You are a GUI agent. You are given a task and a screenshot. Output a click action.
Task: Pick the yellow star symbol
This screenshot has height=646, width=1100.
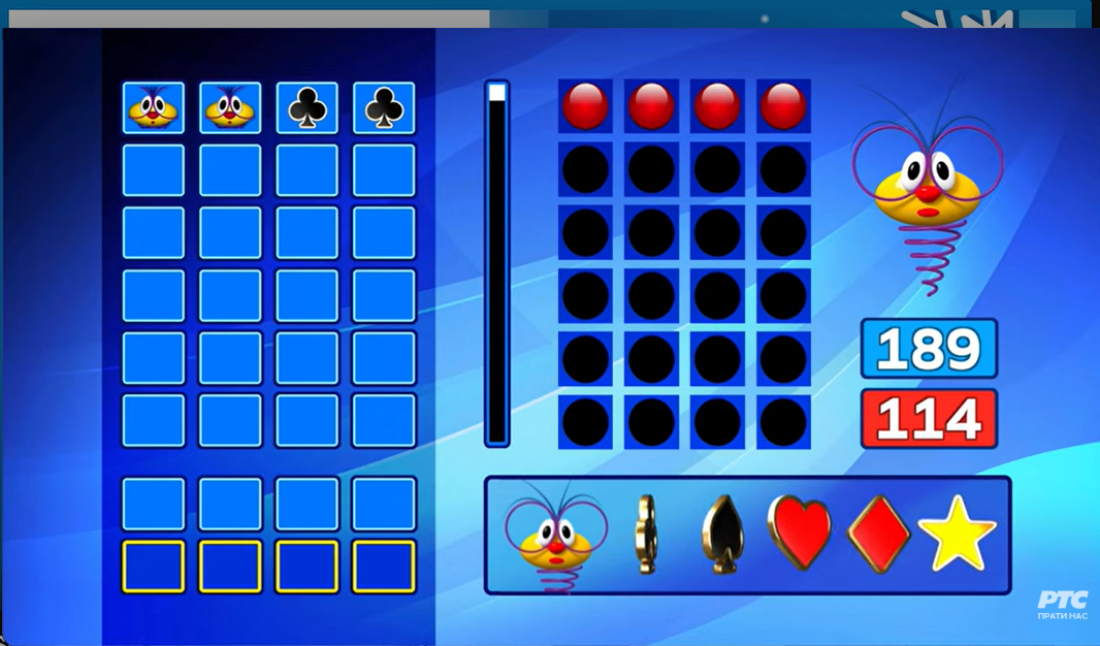(x=957, y=534)
